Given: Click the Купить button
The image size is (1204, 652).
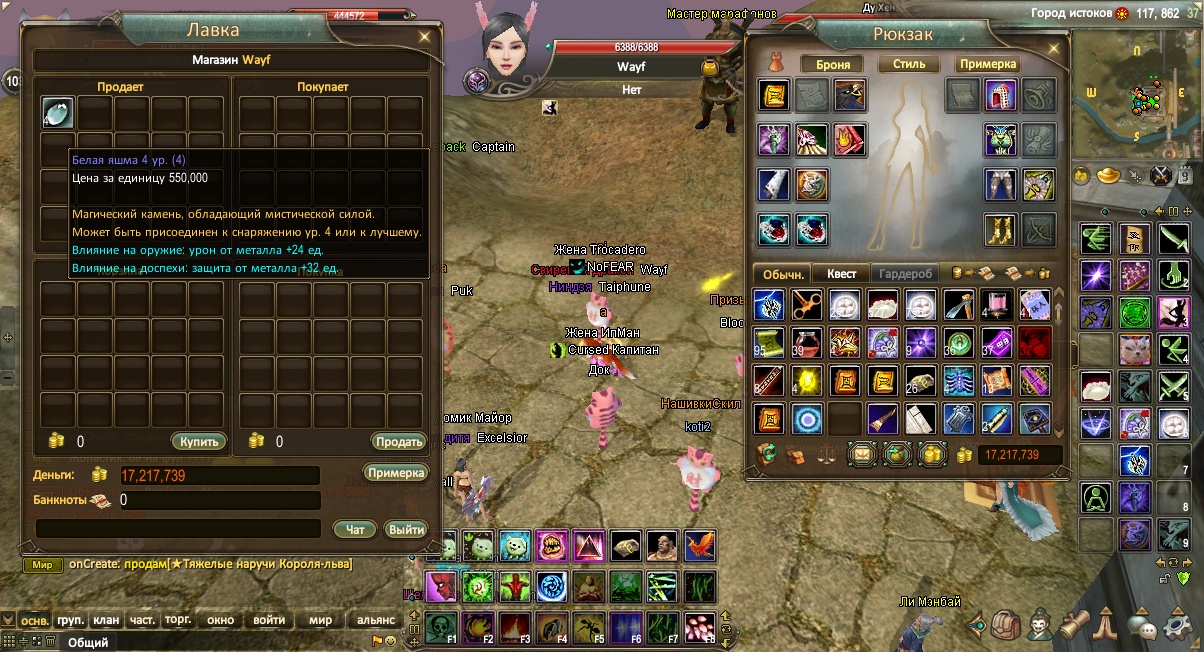Looking at the screenshot, I should [198, 441].
